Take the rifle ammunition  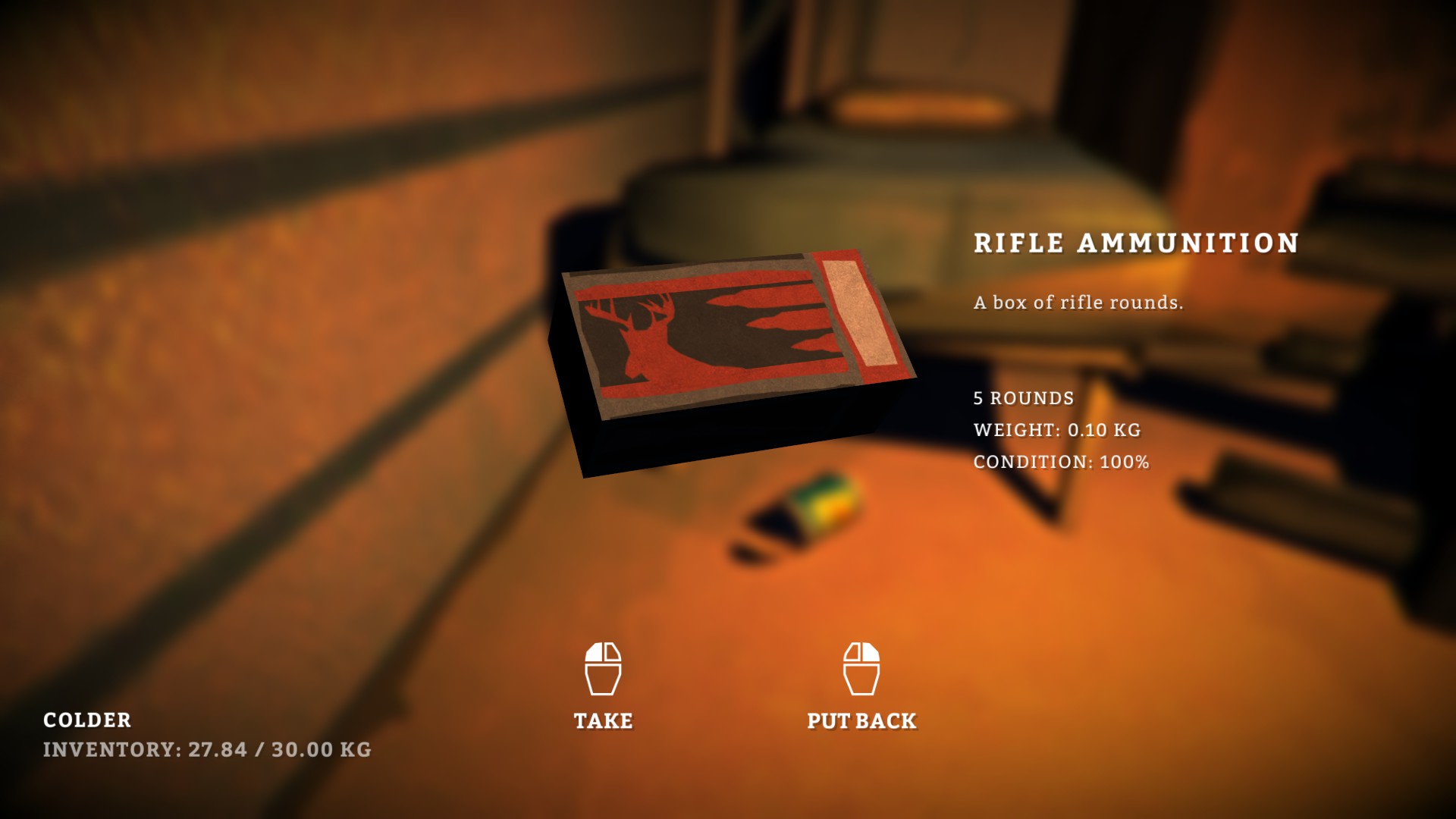click(603, 686)
